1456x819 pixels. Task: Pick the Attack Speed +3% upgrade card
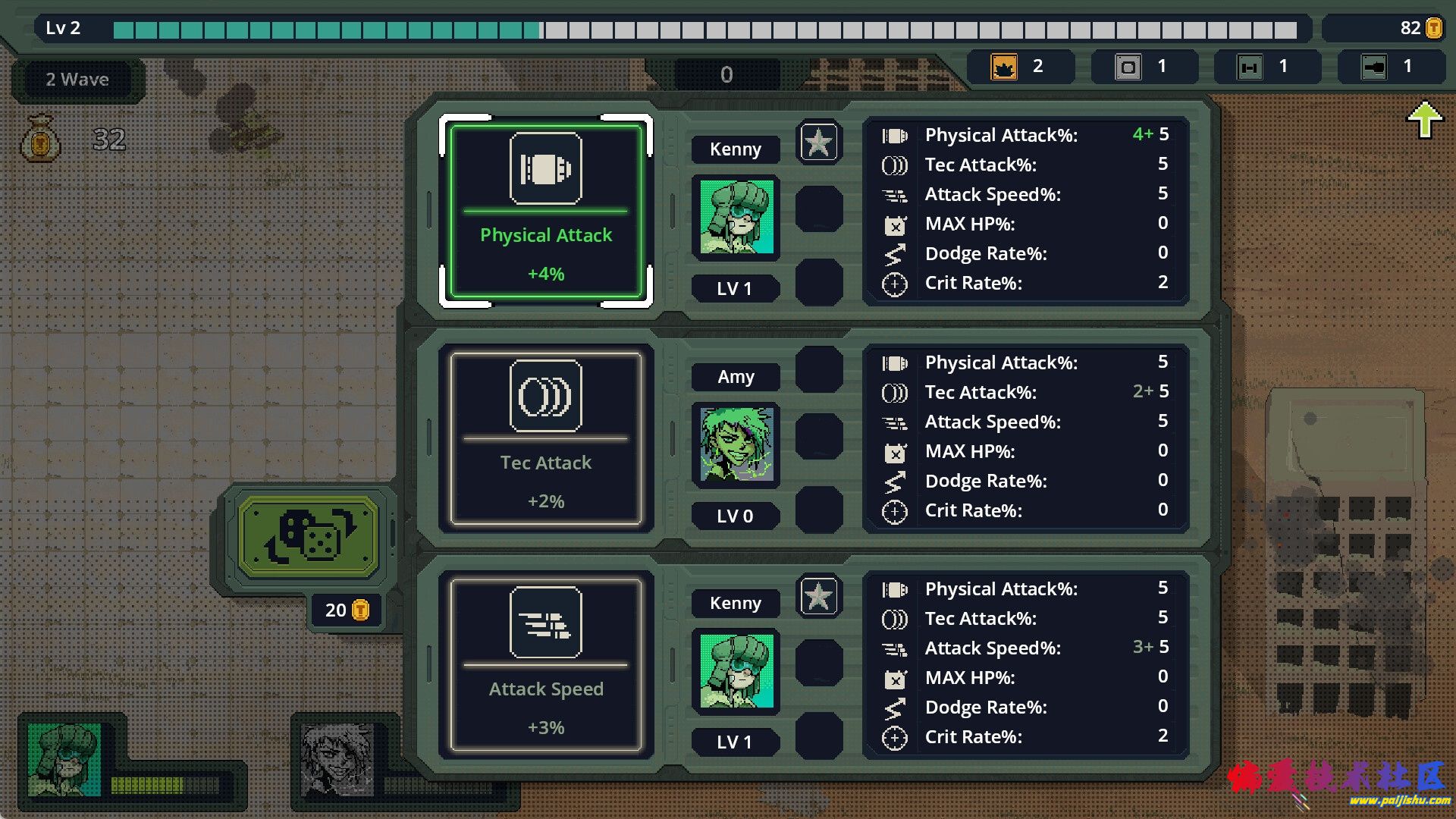point(545,665)
